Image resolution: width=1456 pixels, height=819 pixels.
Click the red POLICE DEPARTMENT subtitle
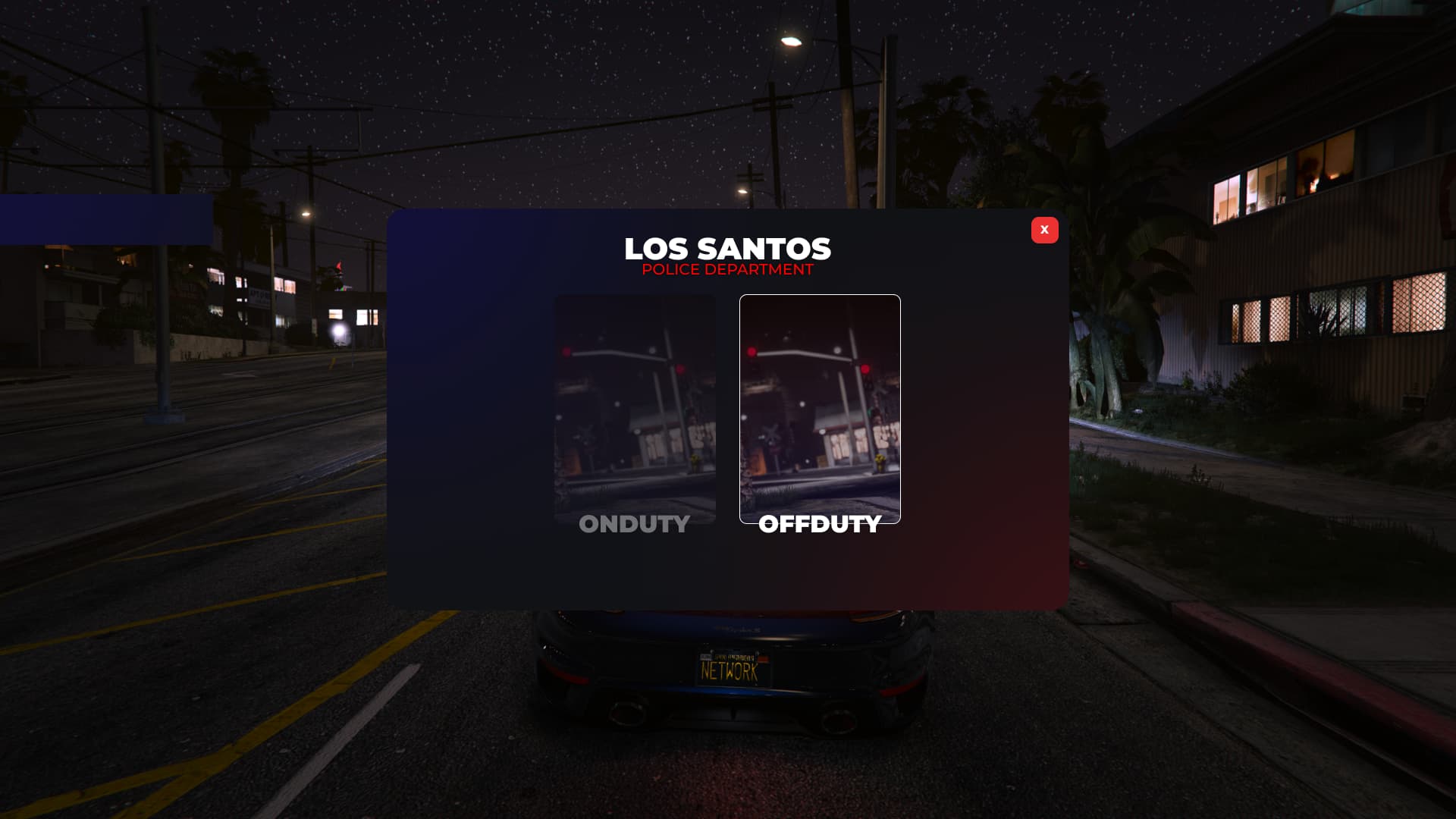[726, 269]
